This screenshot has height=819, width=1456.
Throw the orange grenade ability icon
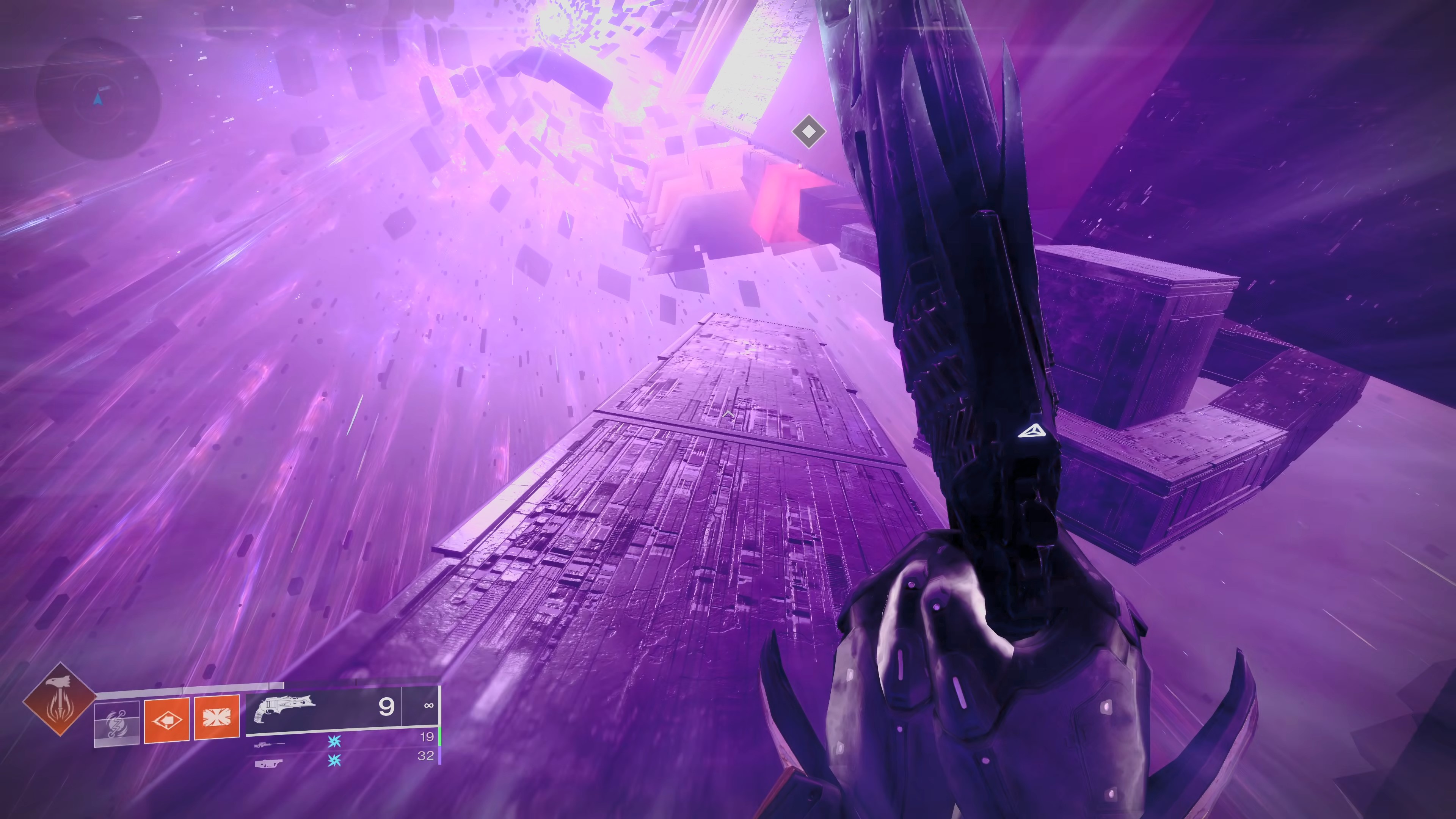(167, 720)
